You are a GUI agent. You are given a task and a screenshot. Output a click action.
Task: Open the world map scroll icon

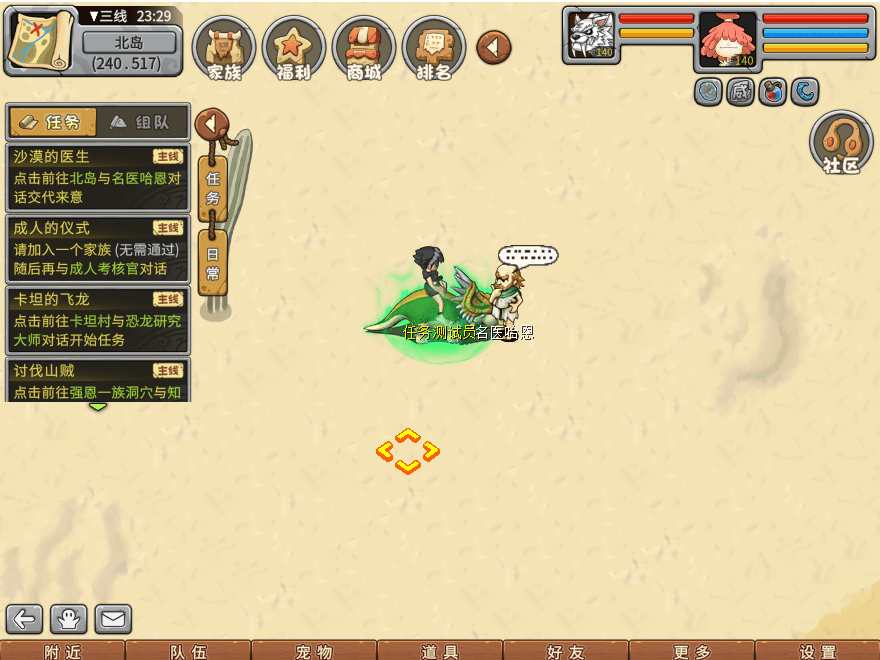click(x=40, y=39)
